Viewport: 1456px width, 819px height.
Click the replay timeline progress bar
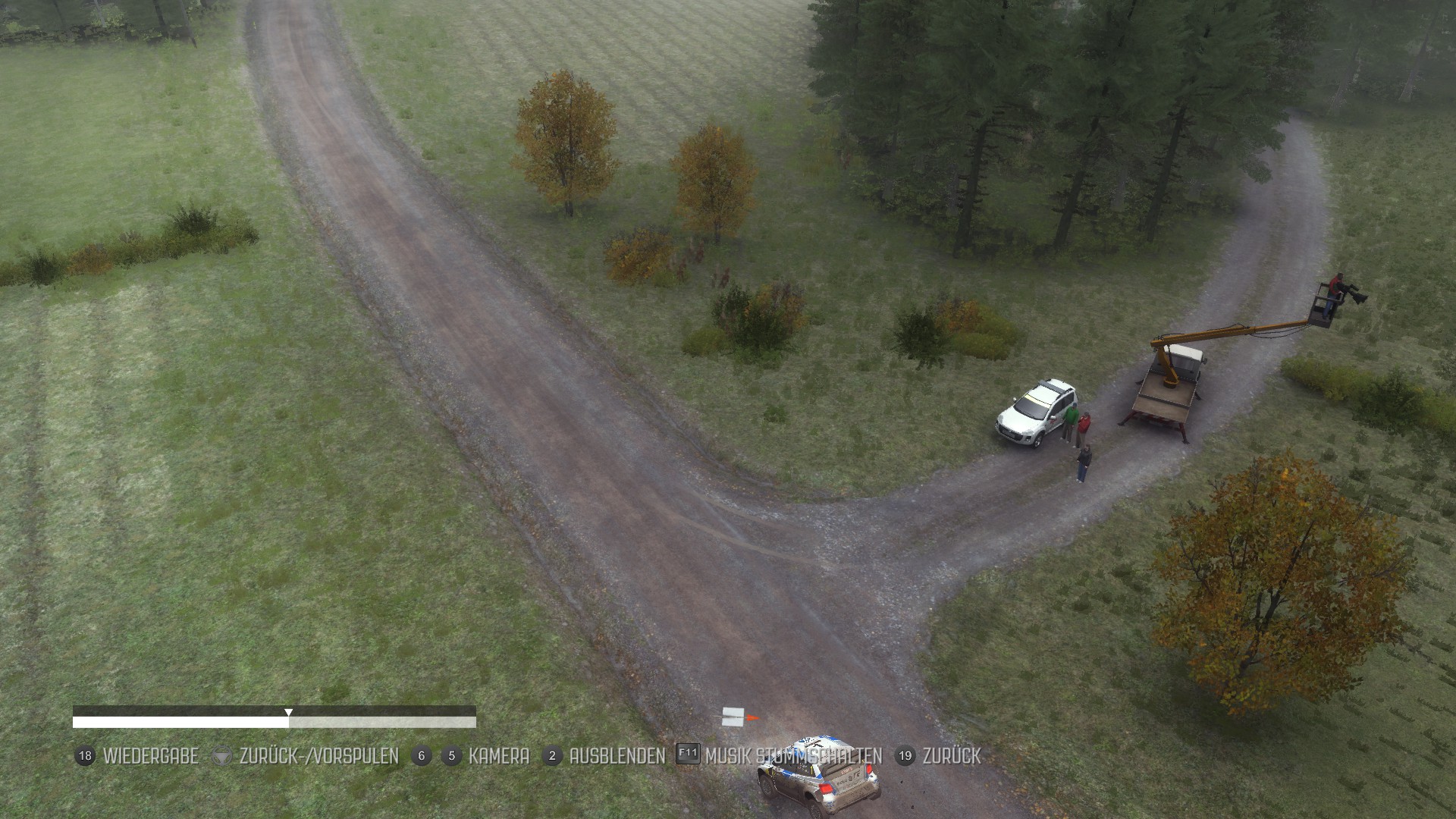274,721
